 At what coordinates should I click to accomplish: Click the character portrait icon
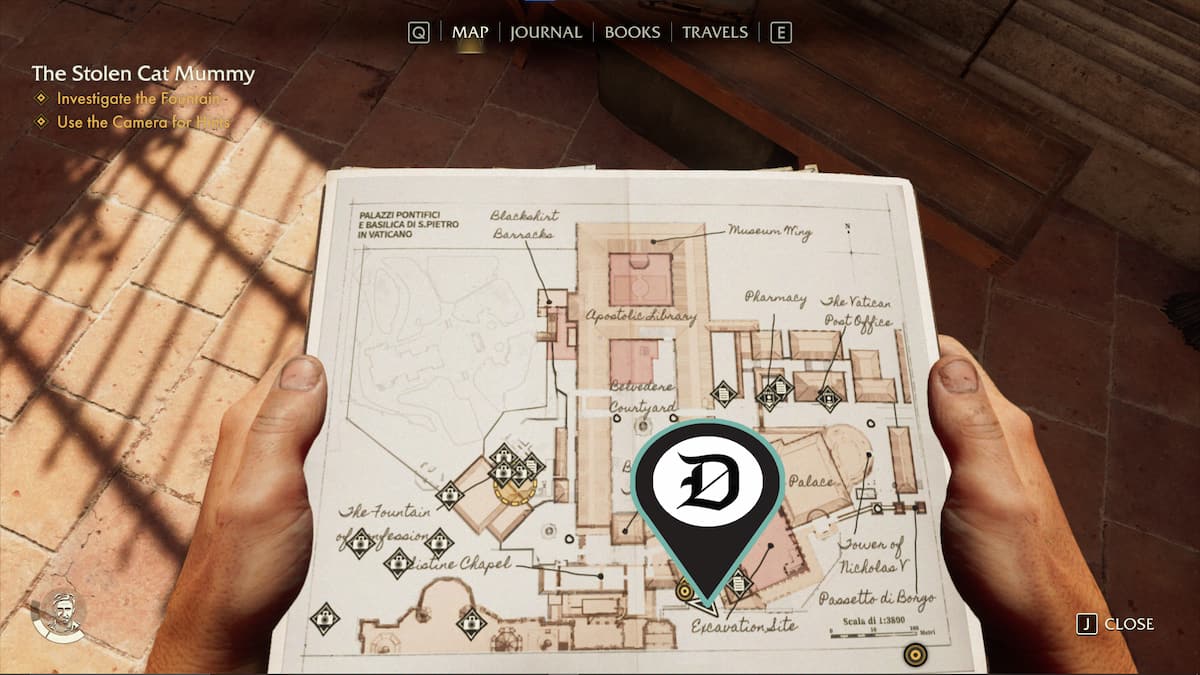(59, 614)
